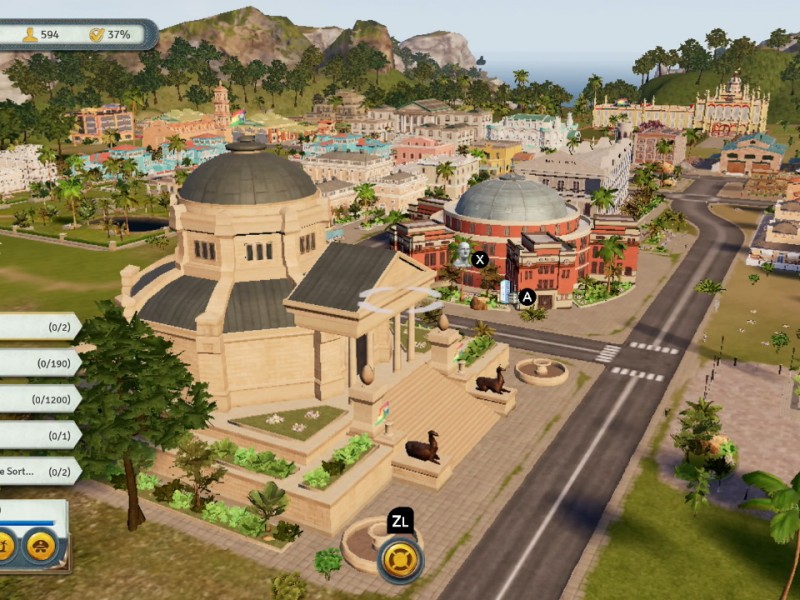Click the El Presidente hat icon button
Screen dimensions: 800x600
click(40, 545)
